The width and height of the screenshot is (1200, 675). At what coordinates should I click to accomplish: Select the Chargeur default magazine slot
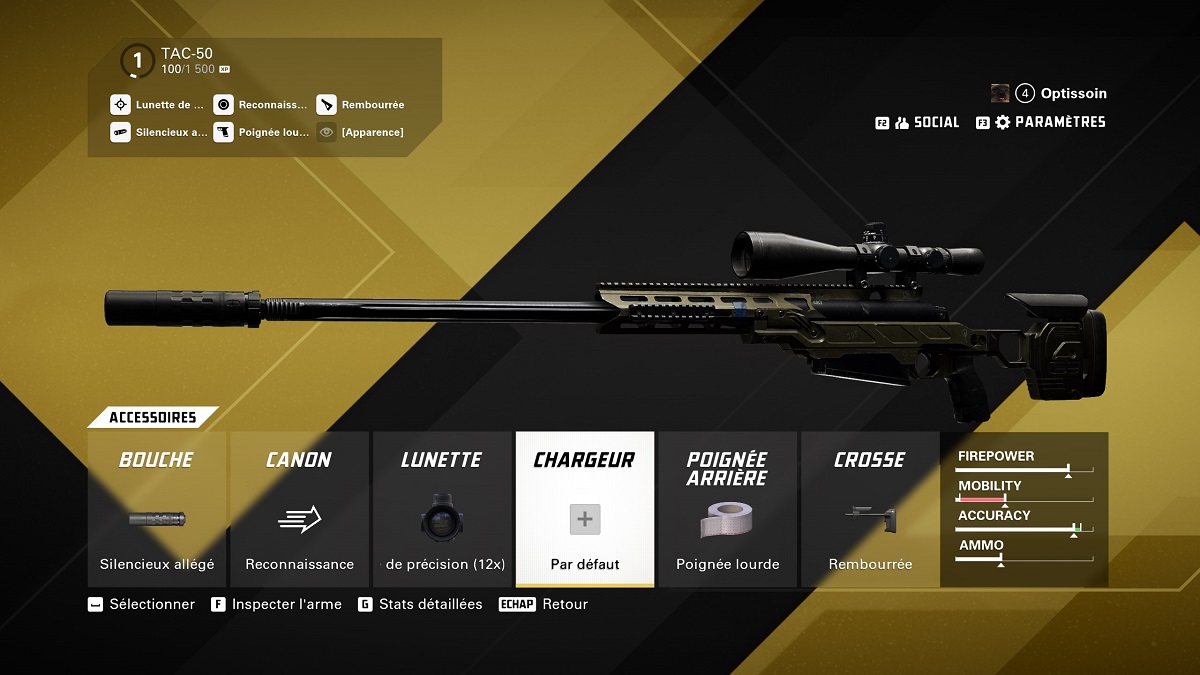coord(585,509)
